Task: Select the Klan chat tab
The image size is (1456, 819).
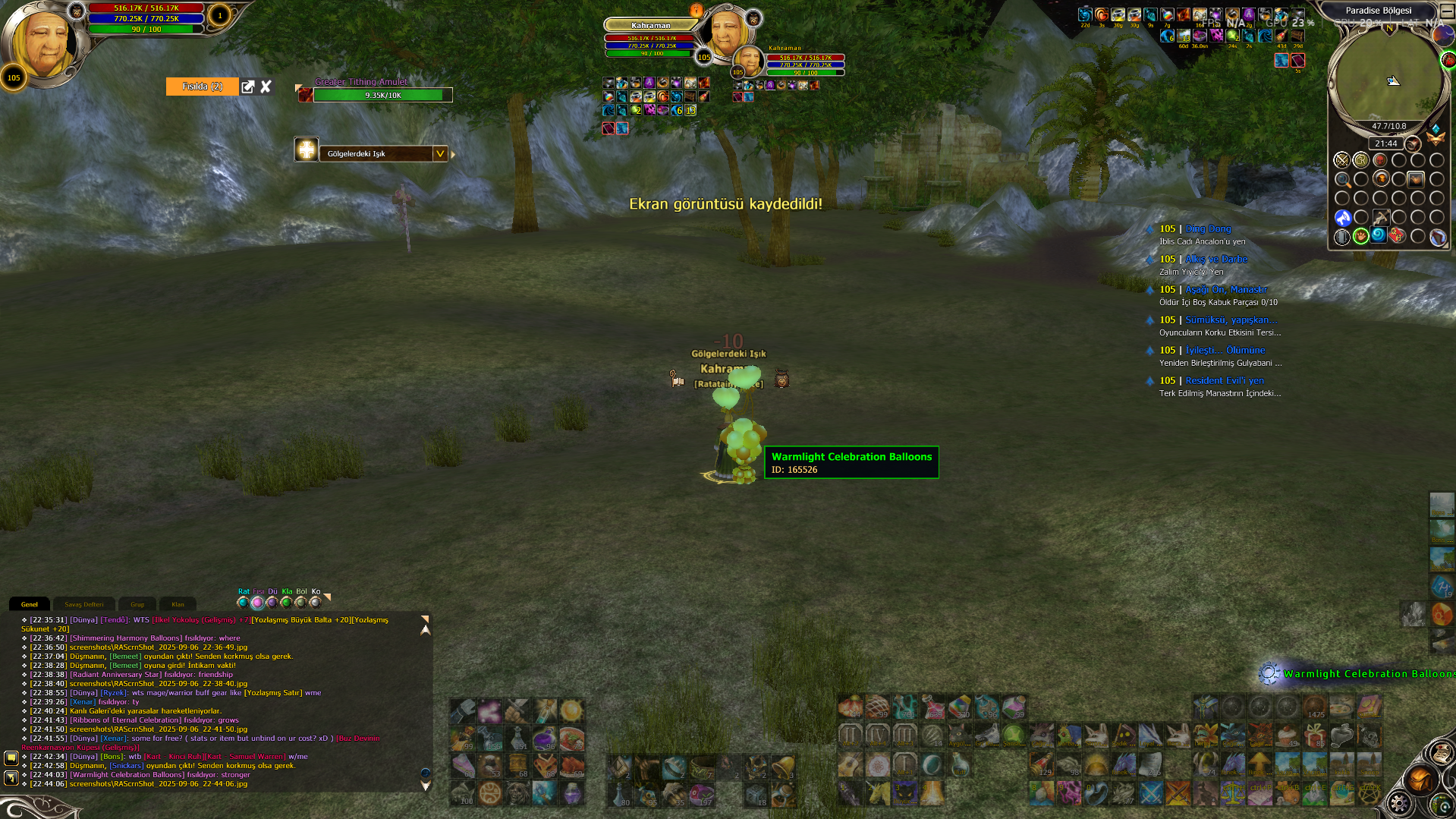Action: coord(178,604)
